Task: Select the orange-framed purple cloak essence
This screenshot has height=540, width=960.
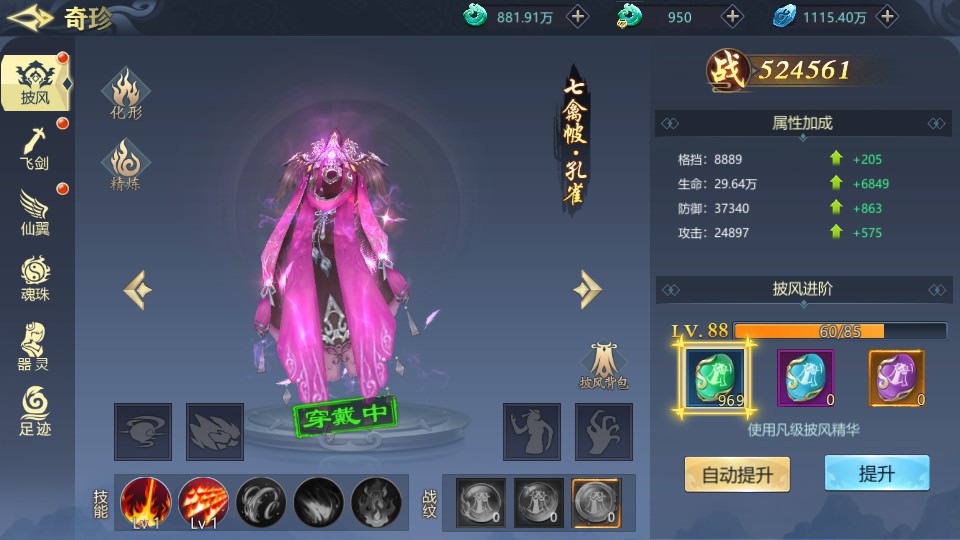Action: coord(896,377)
